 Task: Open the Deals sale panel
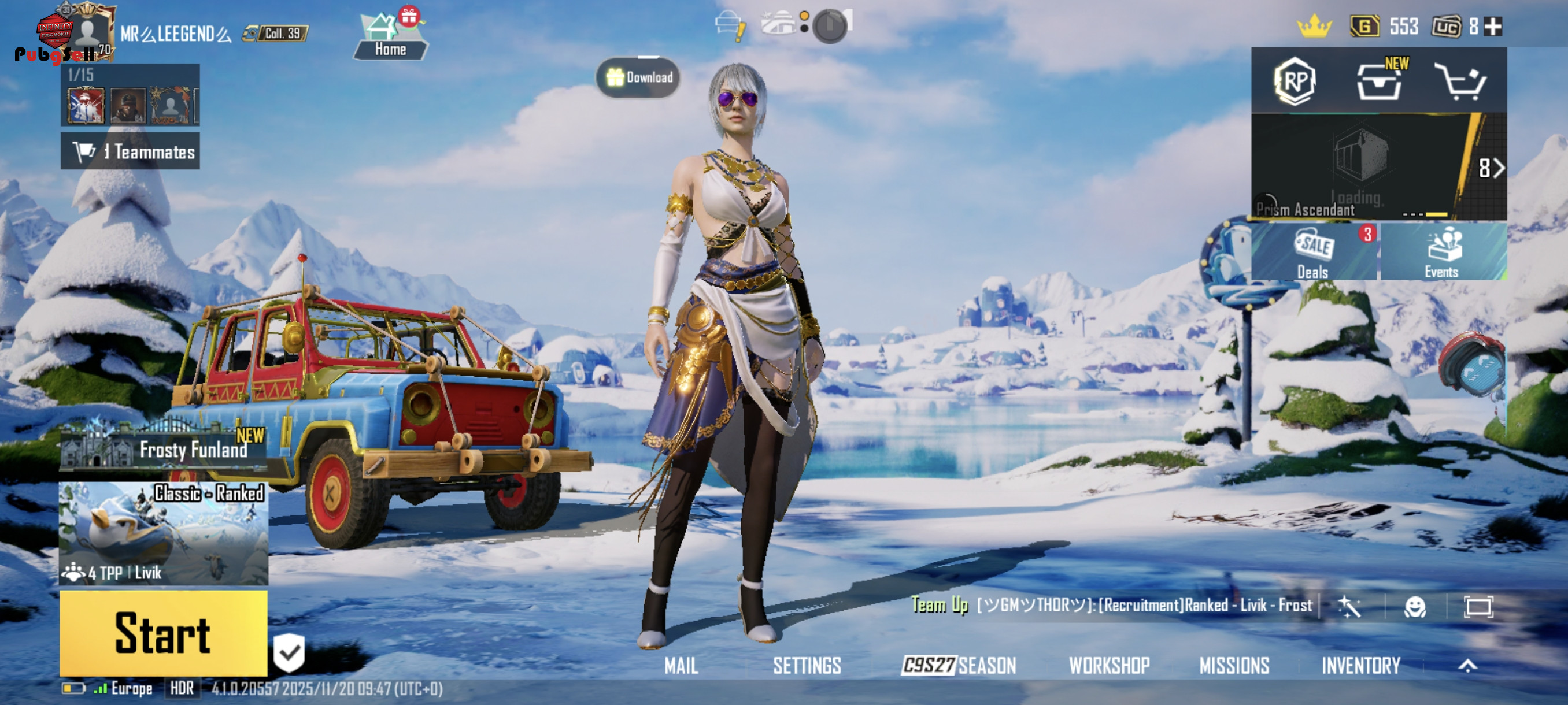point(1314,253)
